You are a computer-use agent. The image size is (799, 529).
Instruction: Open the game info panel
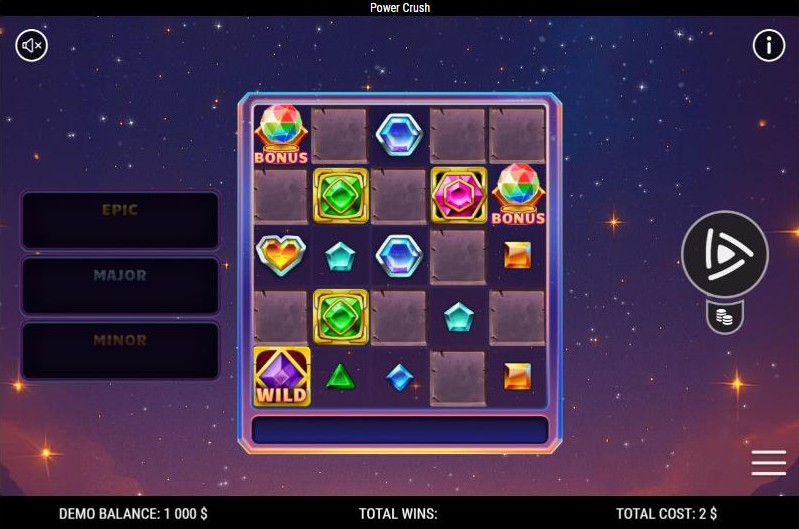tap(768, 45)
